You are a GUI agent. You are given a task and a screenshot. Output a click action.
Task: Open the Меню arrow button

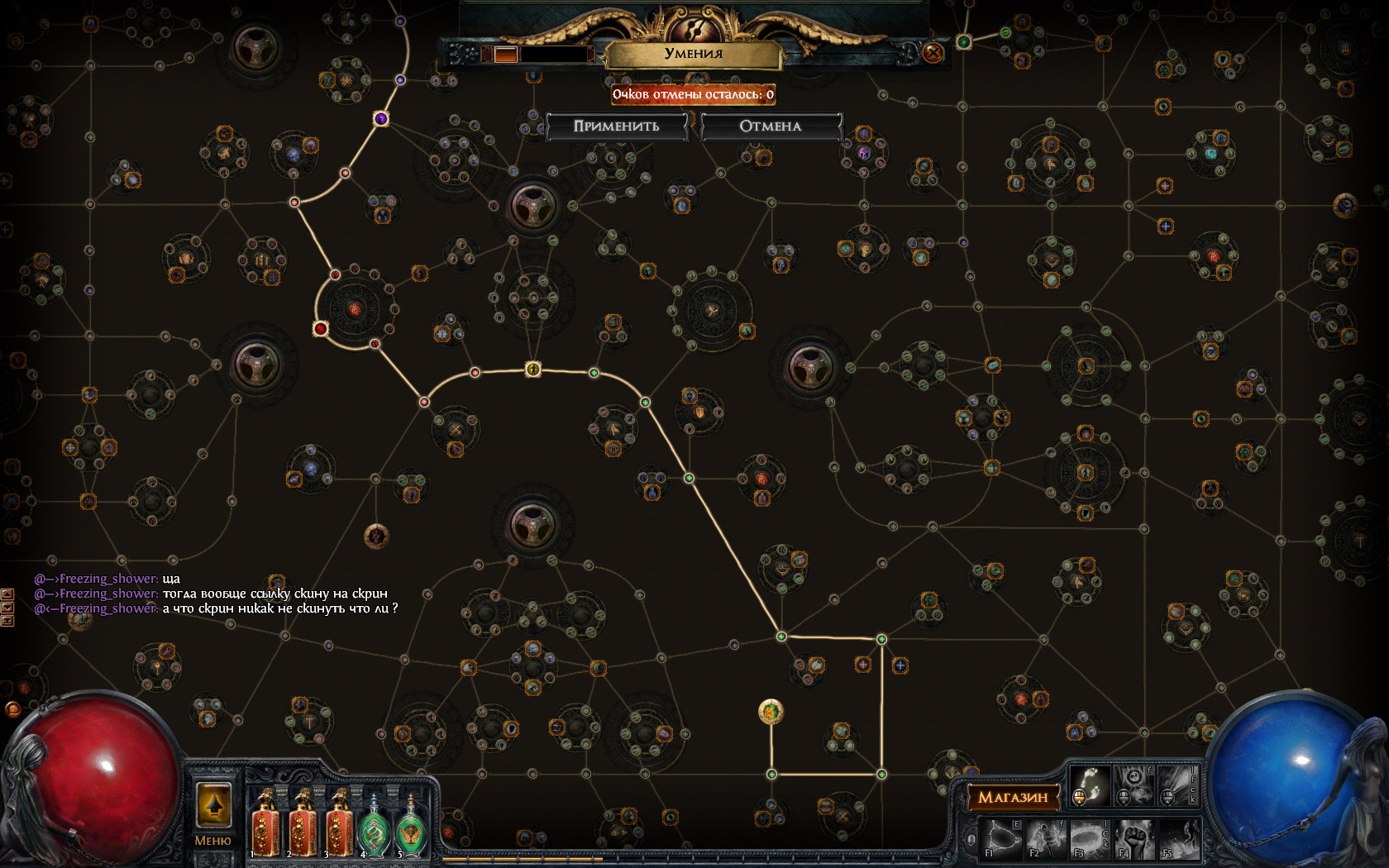pyautogui.click(x=213, y=806)
